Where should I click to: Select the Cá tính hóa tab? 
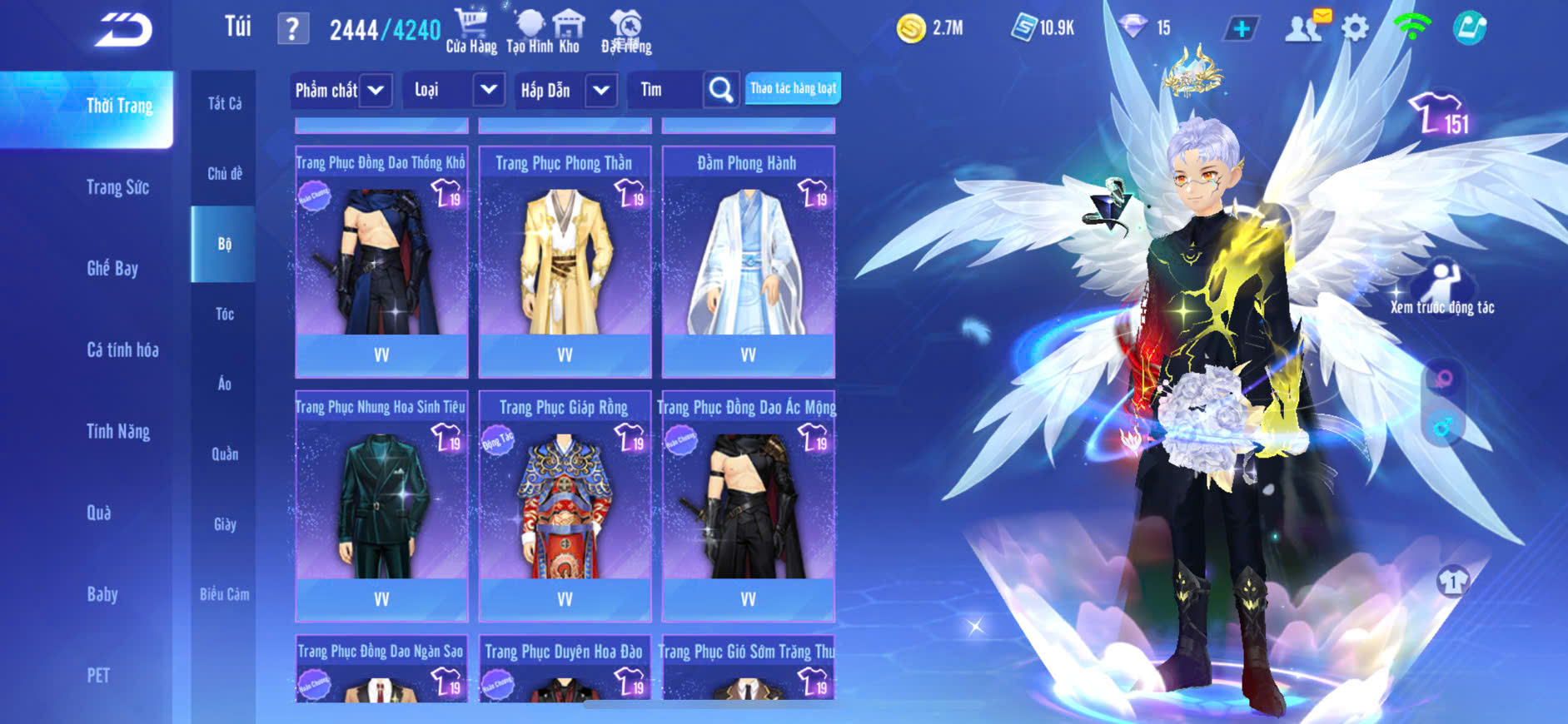click(122, 350)
